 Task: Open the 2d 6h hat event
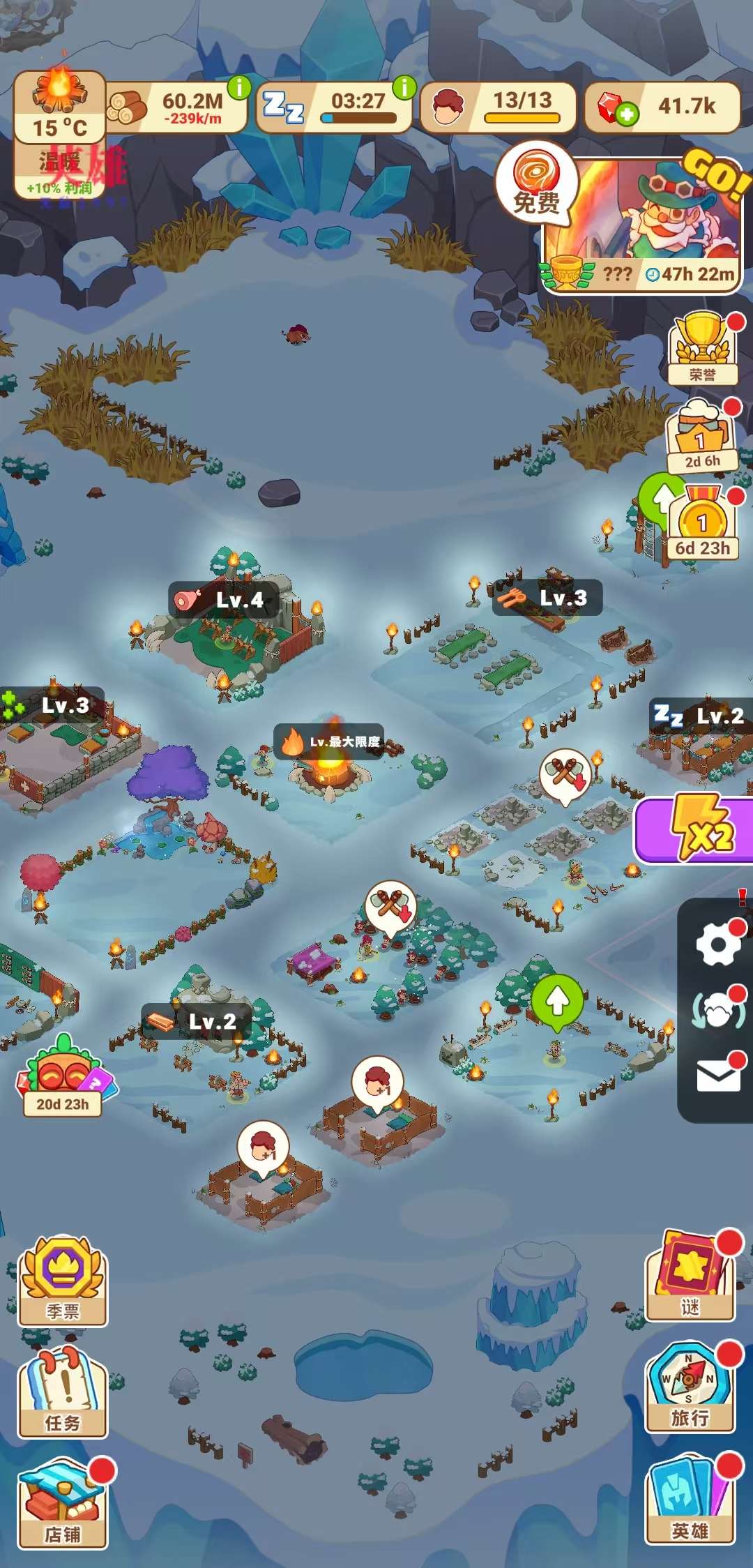point(701,437)
